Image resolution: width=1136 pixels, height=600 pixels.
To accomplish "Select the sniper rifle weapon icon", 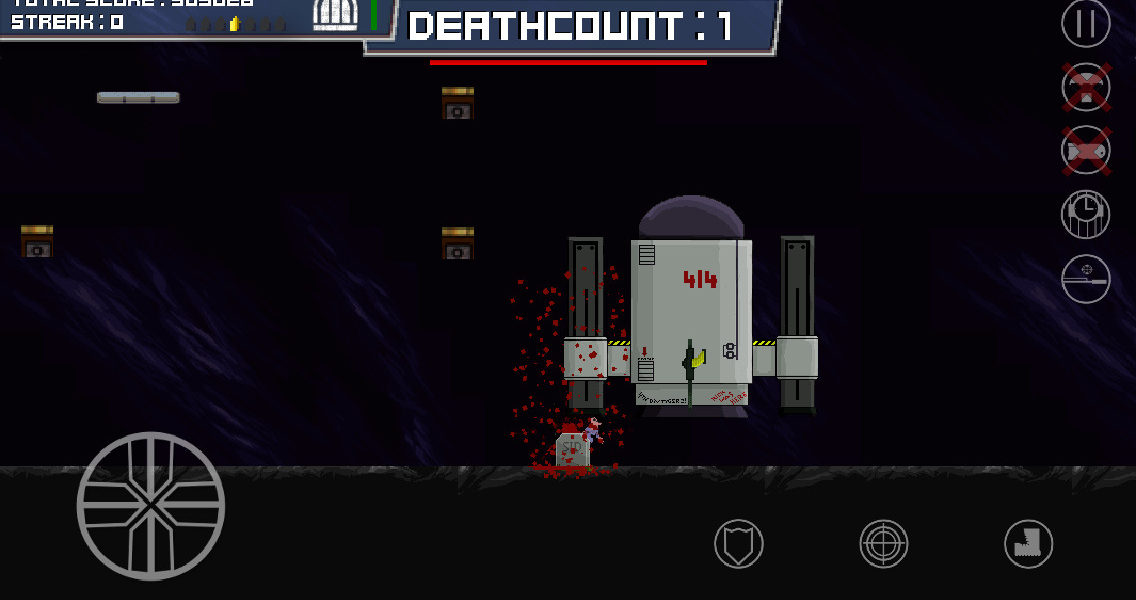I will pos(1086,277).
